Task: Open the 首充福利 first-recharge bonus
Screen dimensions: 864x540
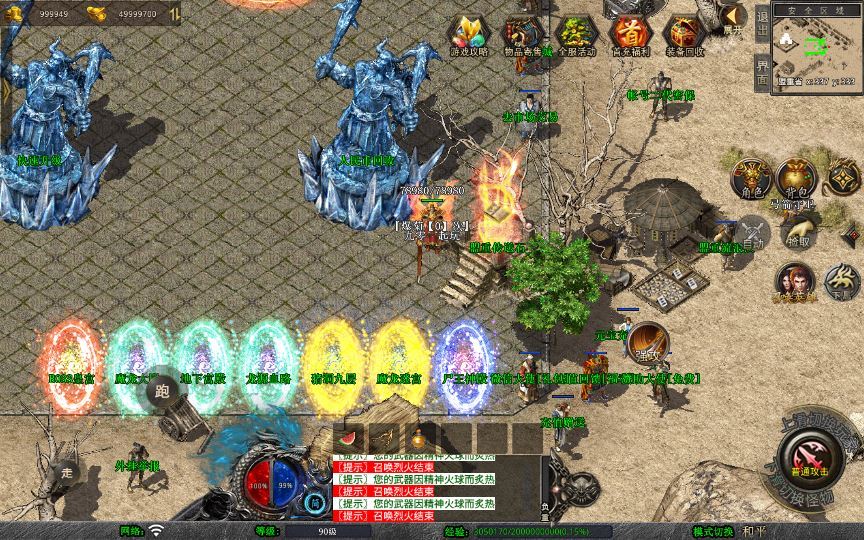Action: (x=628, y=35)
